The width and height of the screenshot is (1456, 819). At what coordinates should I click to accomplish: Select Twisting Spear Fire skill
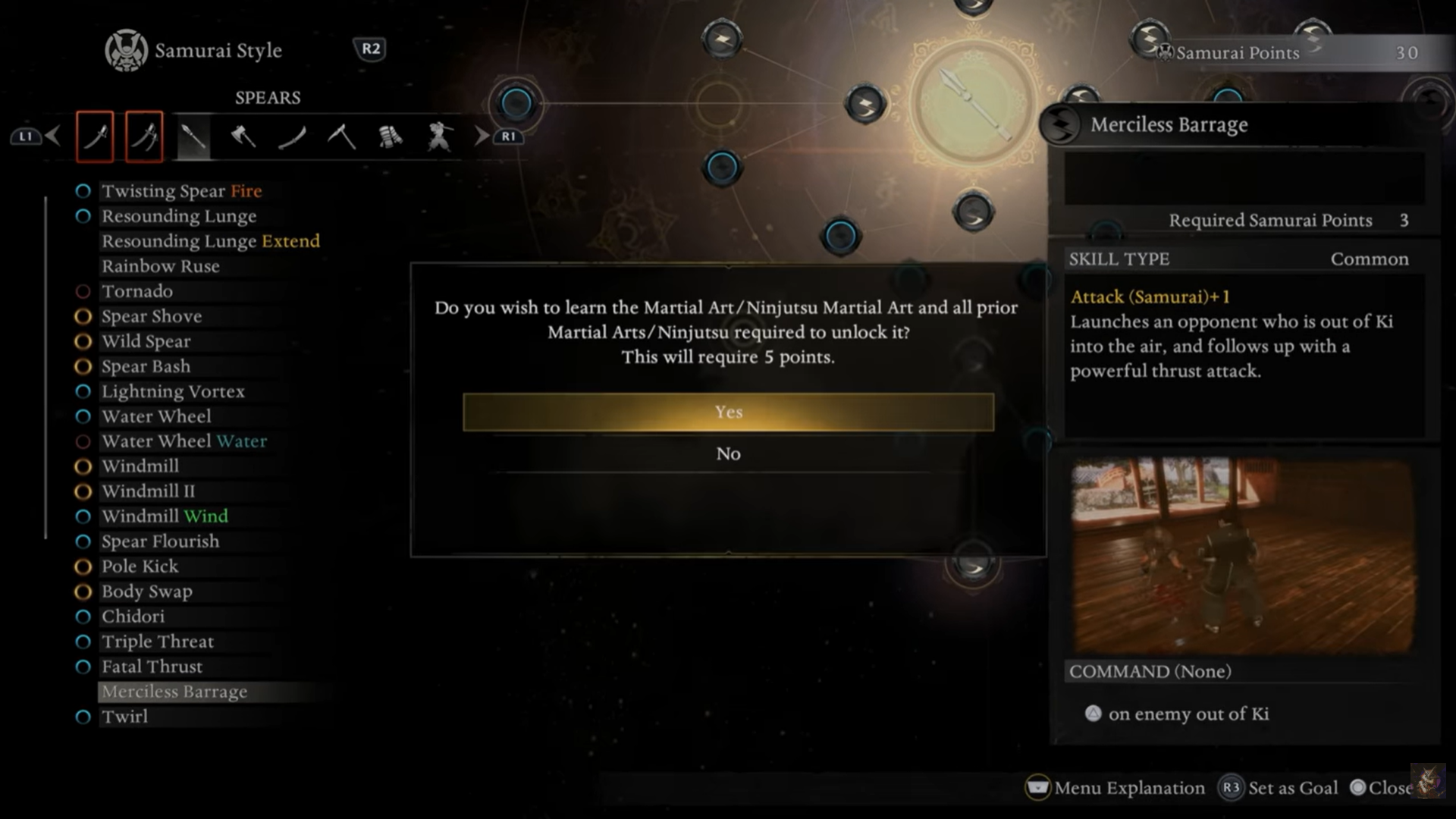[181, 191]
